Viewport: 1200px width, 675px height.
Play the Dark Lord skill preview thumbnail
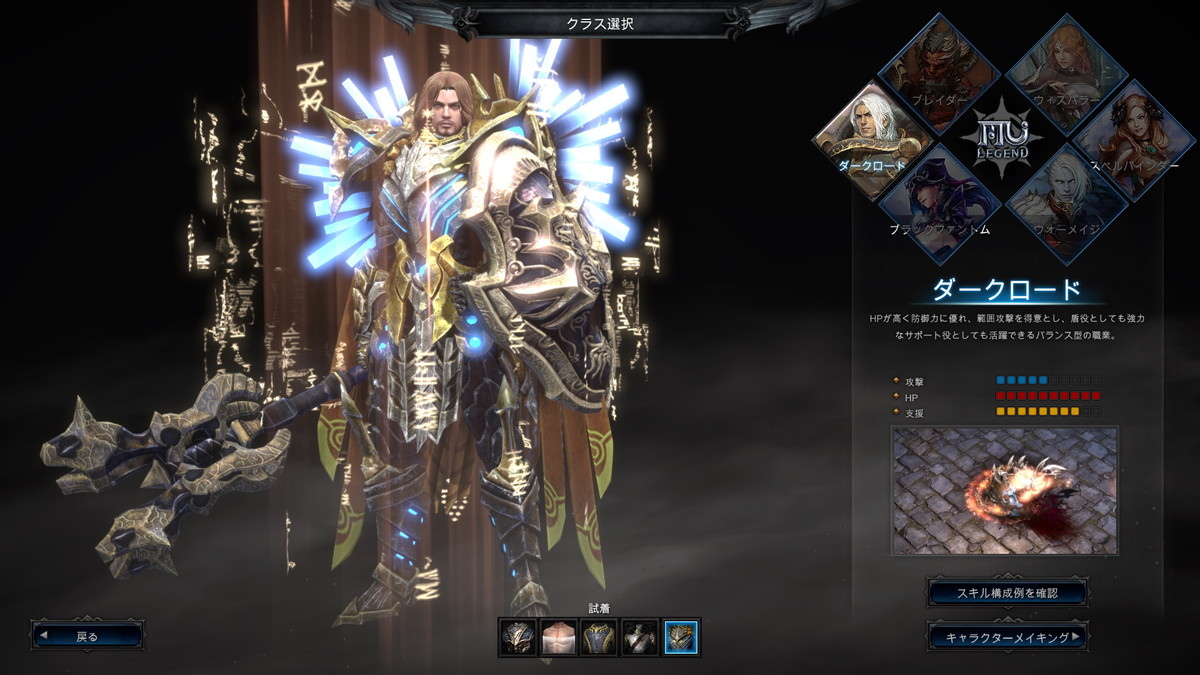[1005, 490]
